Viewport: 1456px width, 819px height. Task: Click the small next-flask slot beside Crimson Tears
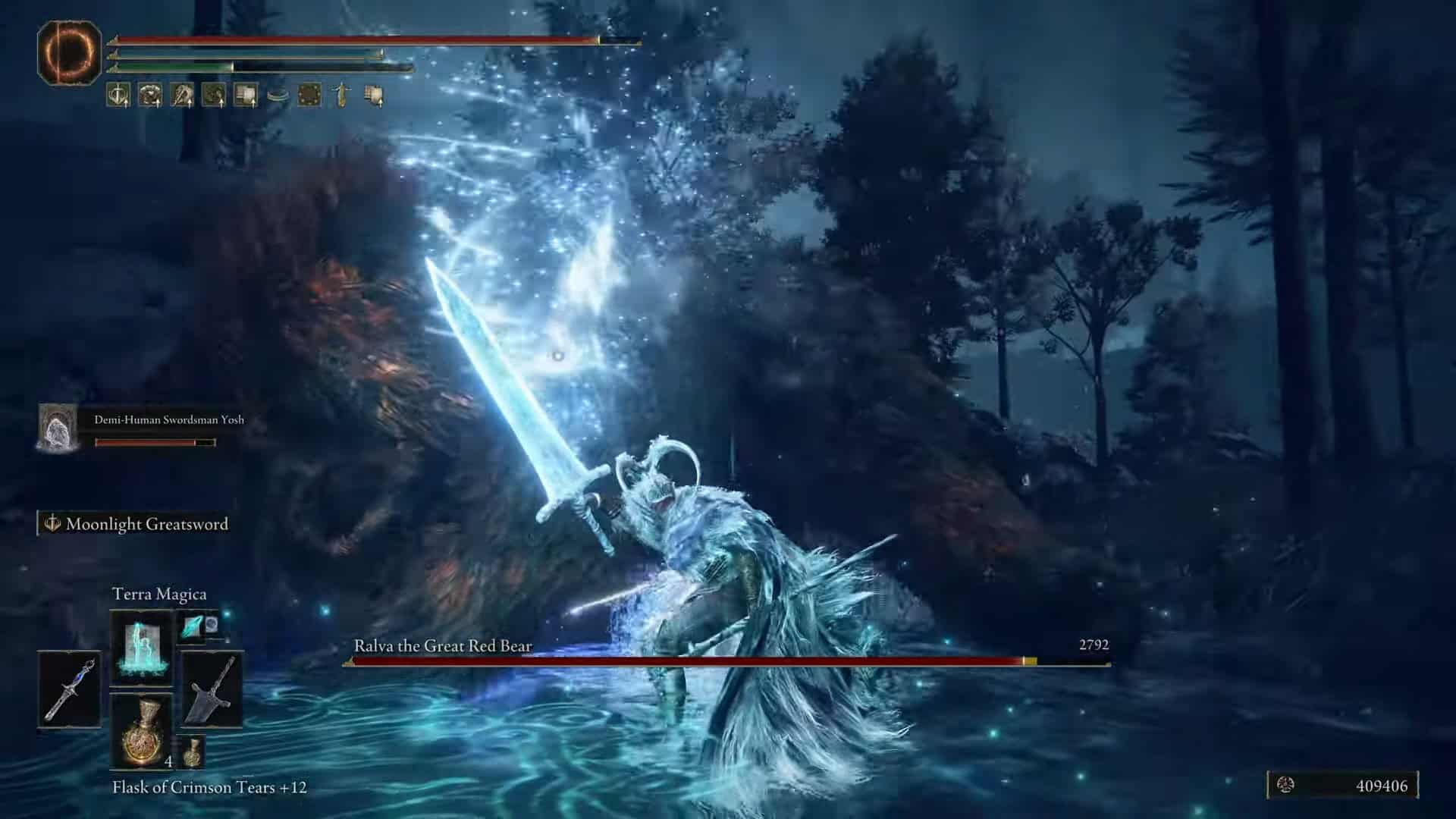(x=193, y=751)
